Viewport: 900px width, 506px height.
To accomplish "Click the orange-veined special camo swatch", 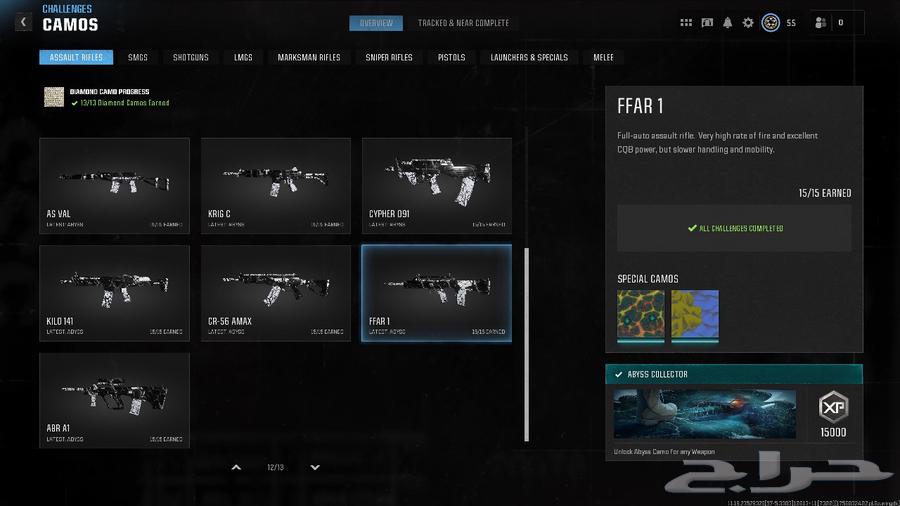I will click(x=641, y=314).
